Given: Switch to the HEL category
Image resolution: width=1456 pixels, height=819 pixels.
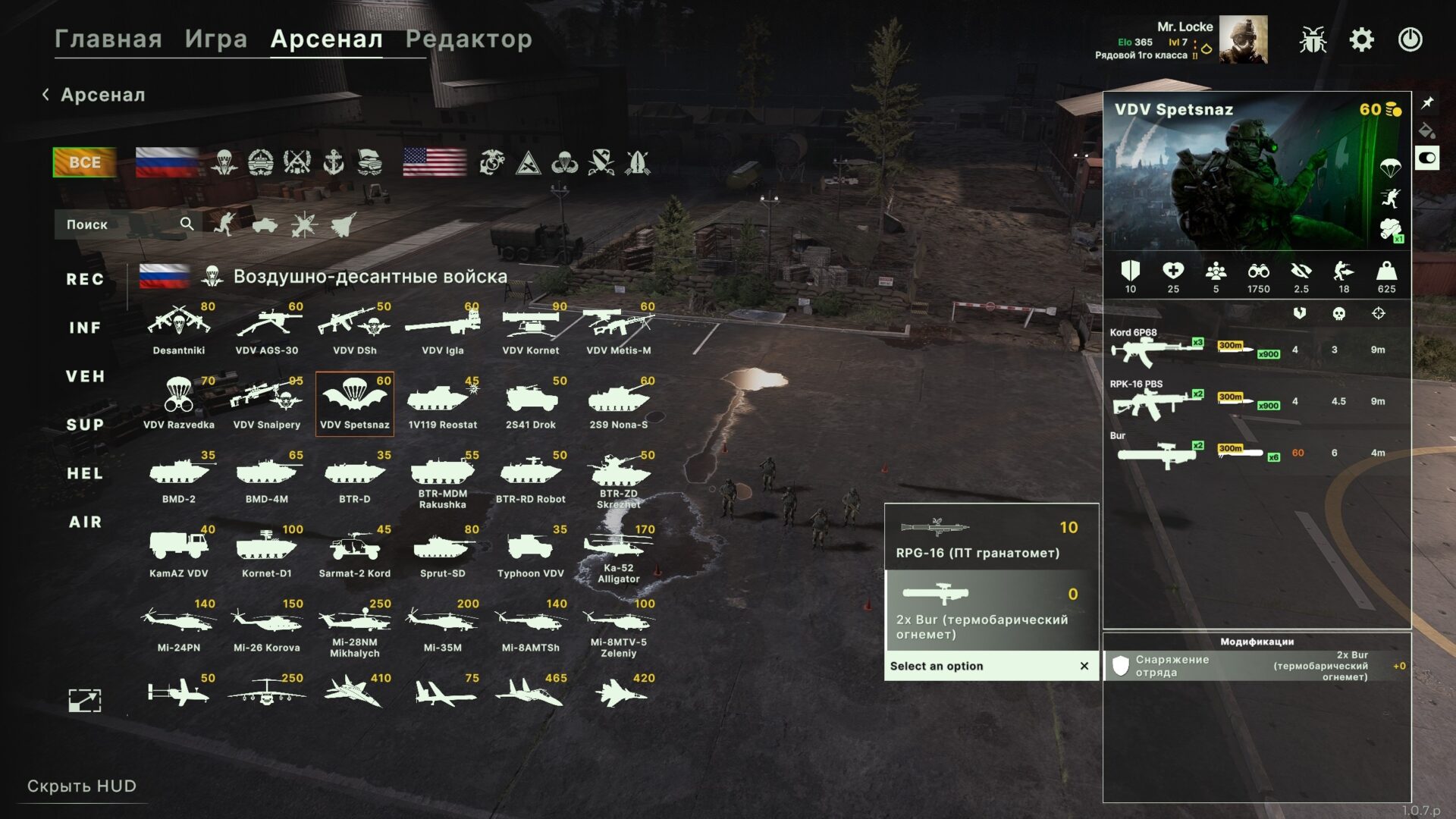Looking at the screenshot, I should 85,473.
